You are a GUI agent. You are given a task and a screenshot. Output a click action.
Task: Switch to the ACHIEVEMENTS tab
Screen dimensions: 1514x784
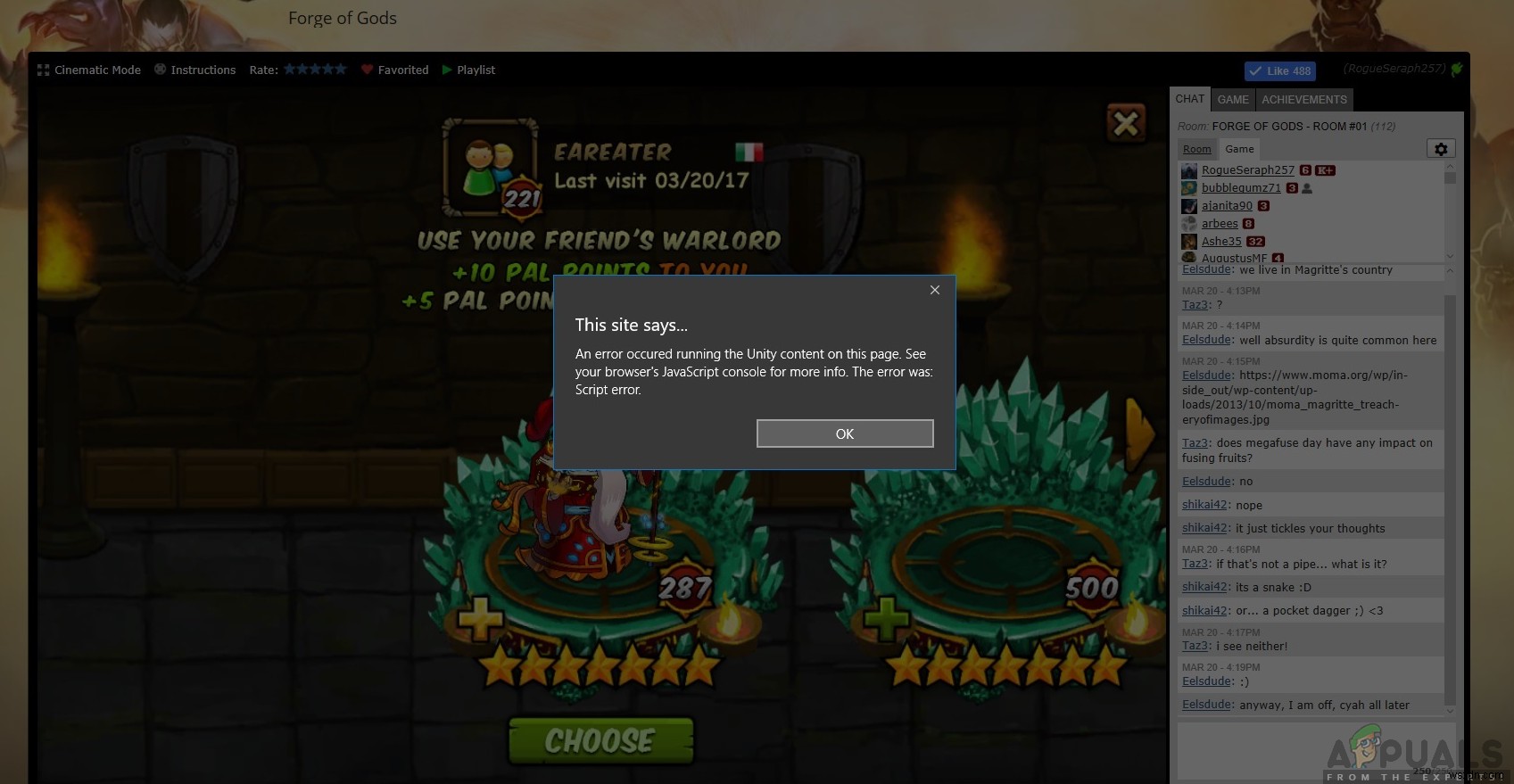pyautogui.click(x=1304, y=99)
